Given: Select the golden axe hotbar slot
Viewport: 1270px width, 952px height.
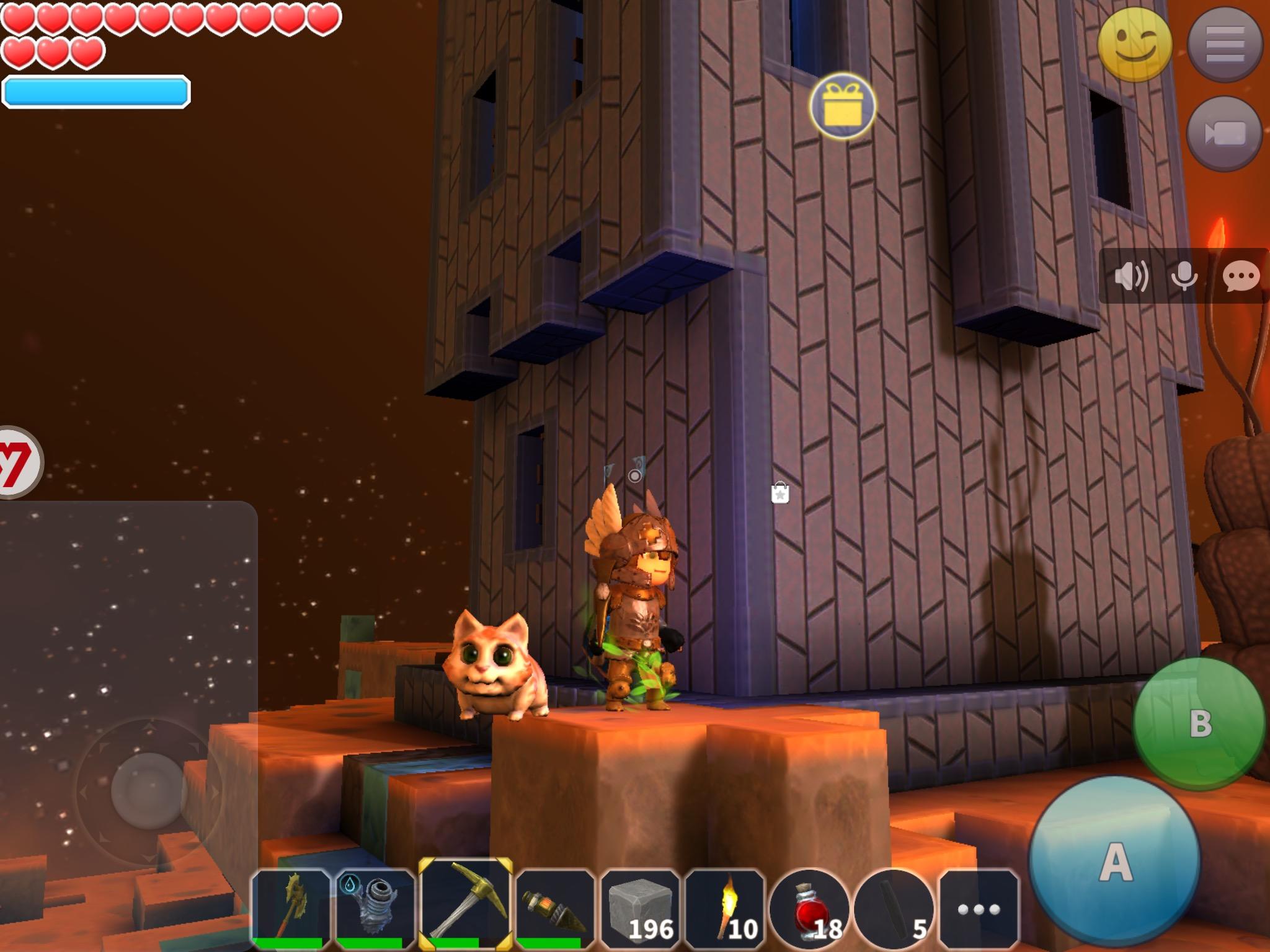Looking at the screenshot, I should tap(291, 909).
